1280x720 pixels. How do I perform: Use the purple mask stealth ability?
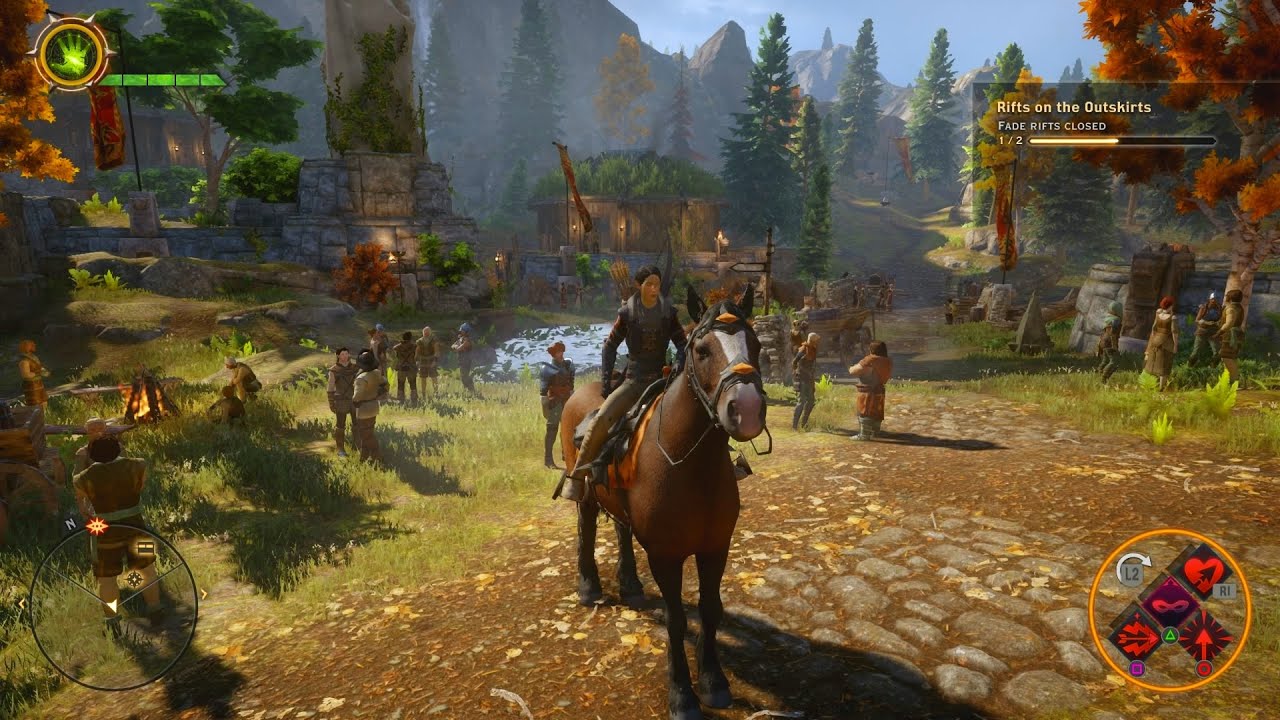(1170, 604)
